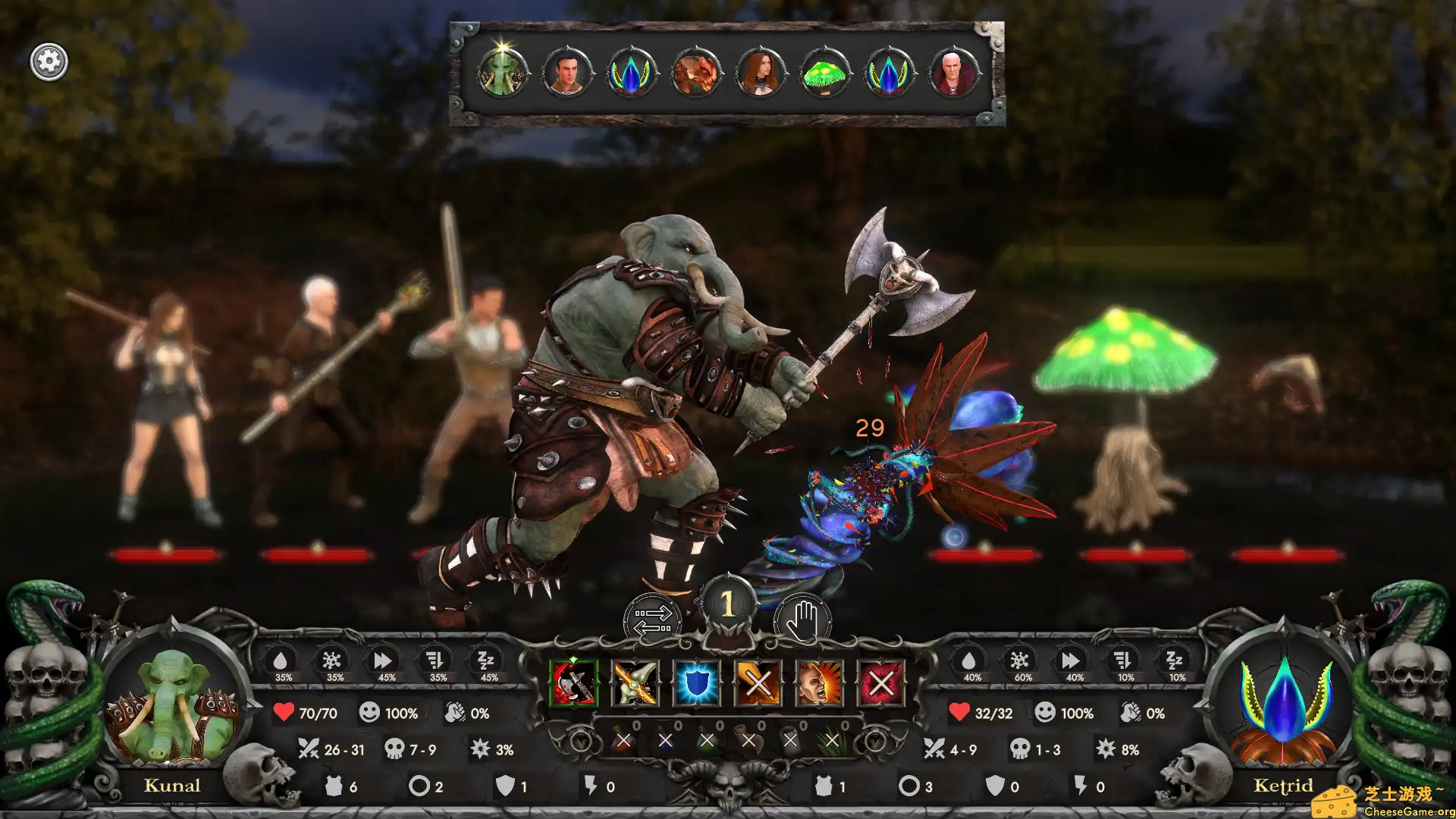Click the crossed-out red skill slot
1456x819 pixels.
click(880, 682)
